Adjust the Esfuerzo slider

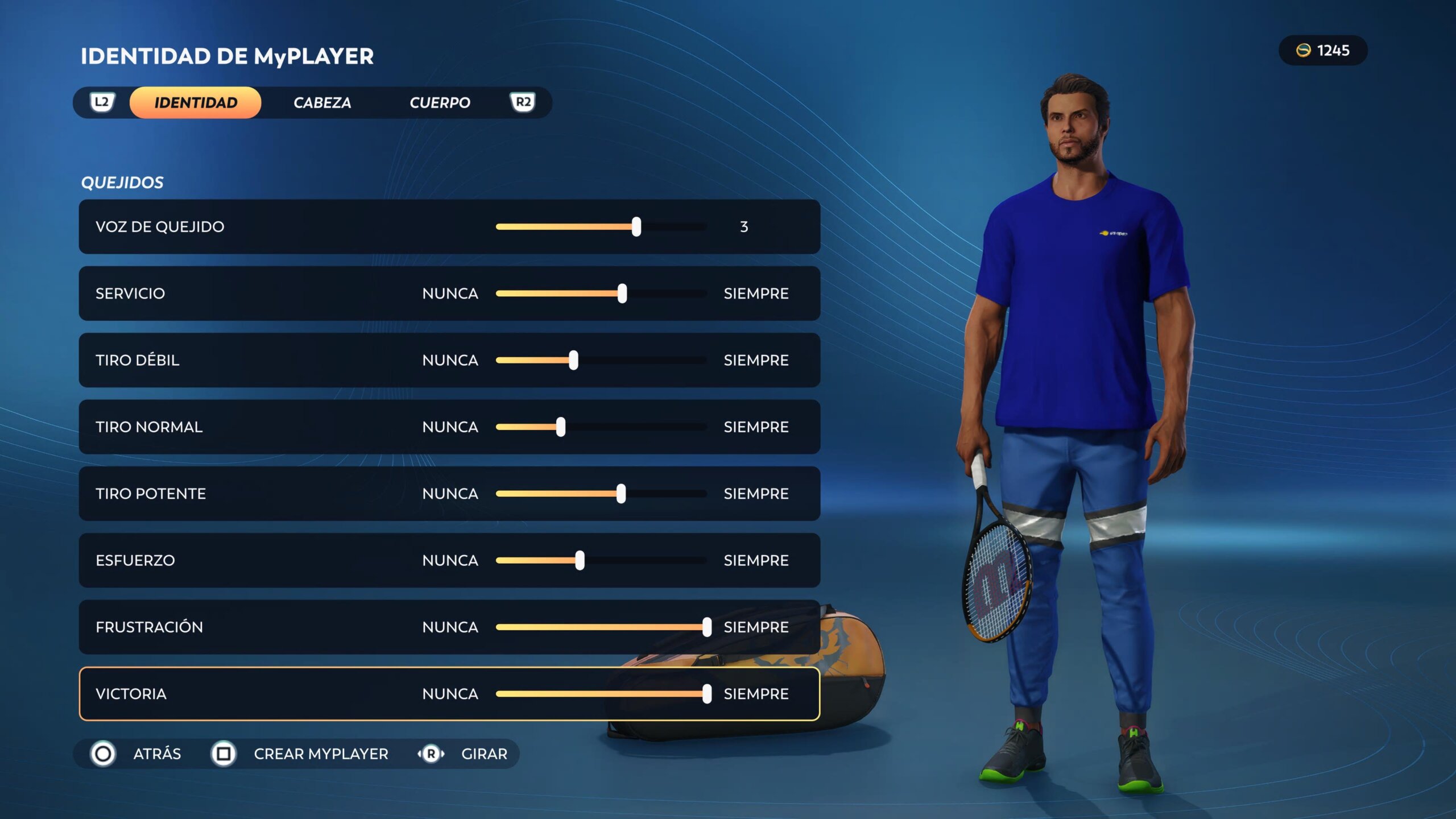coord(580,560)
